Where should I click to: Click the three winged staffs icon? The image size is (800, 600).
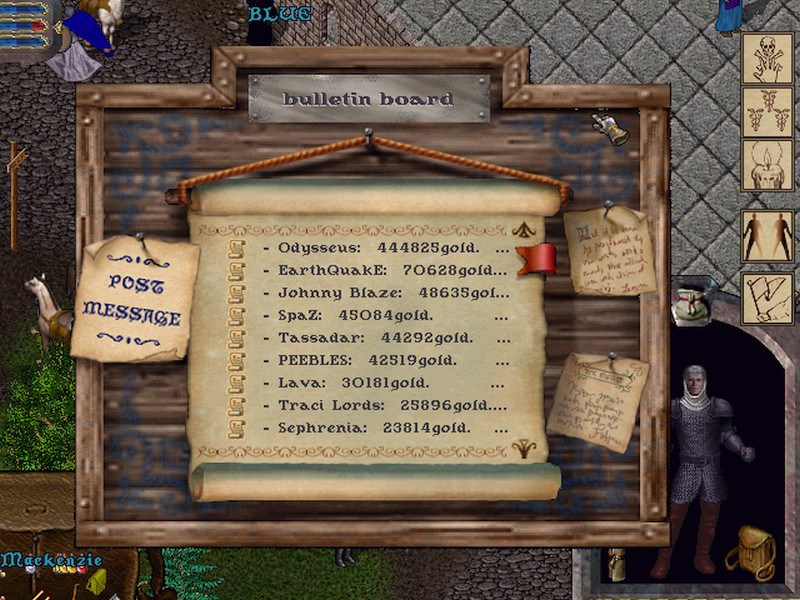(x=767, y=111)
